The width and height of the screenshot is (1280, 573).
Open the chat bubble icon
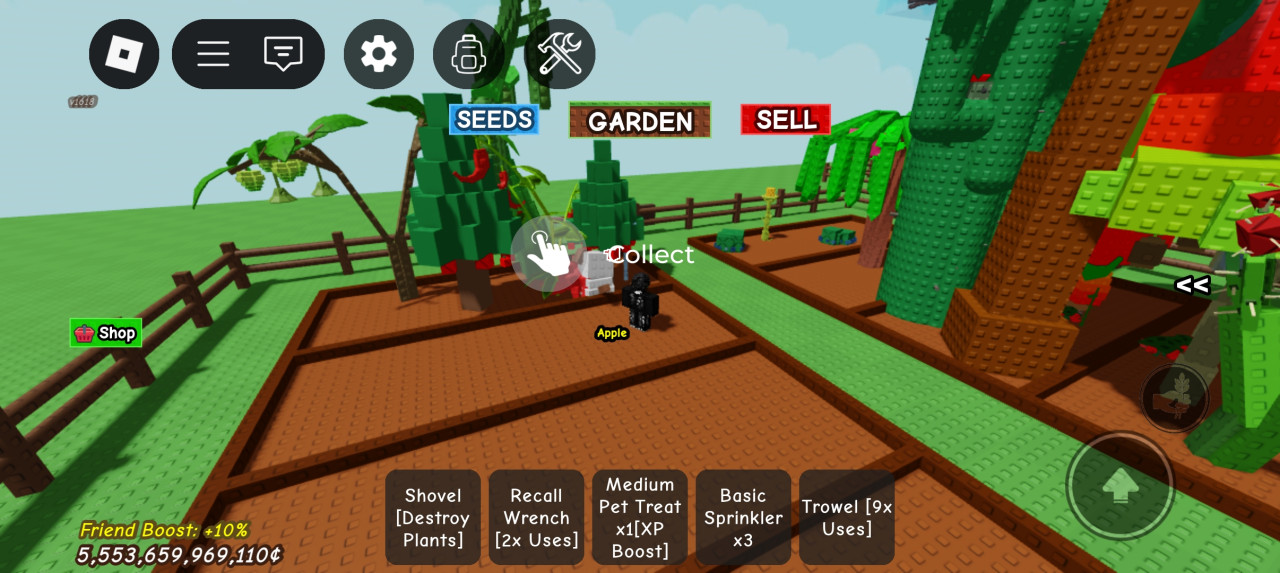(x=283, y=54)
